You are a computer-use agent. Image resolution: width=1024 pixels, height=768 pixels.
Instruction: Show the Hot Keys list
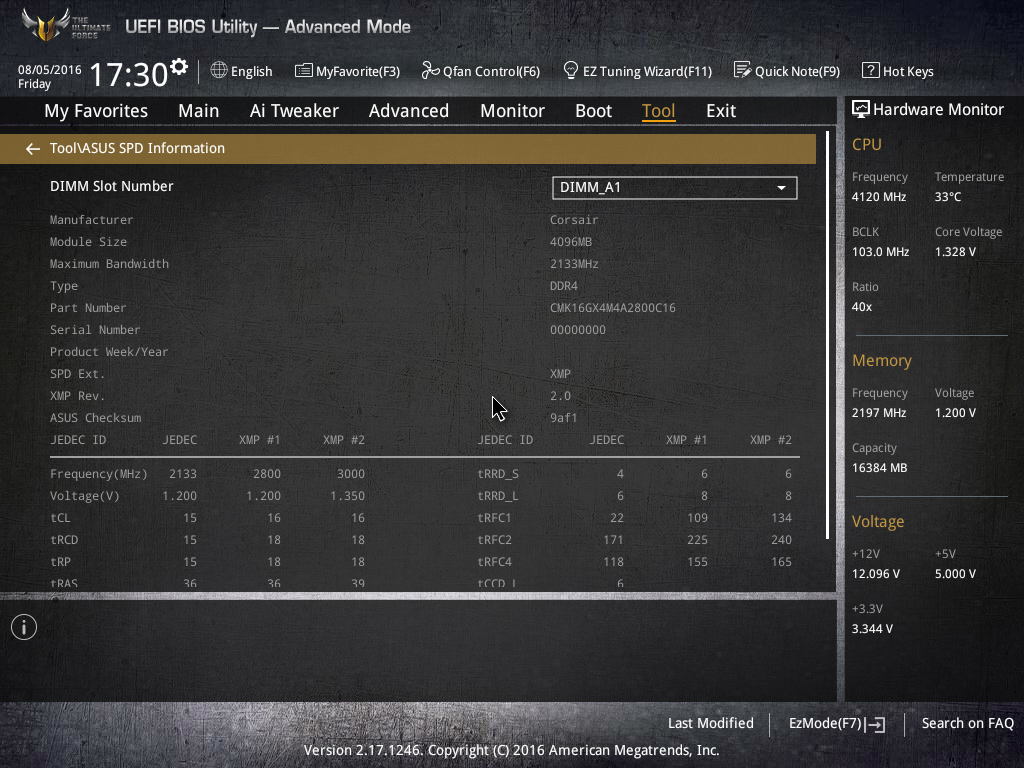pyautogui.click(x=897, y=71)
